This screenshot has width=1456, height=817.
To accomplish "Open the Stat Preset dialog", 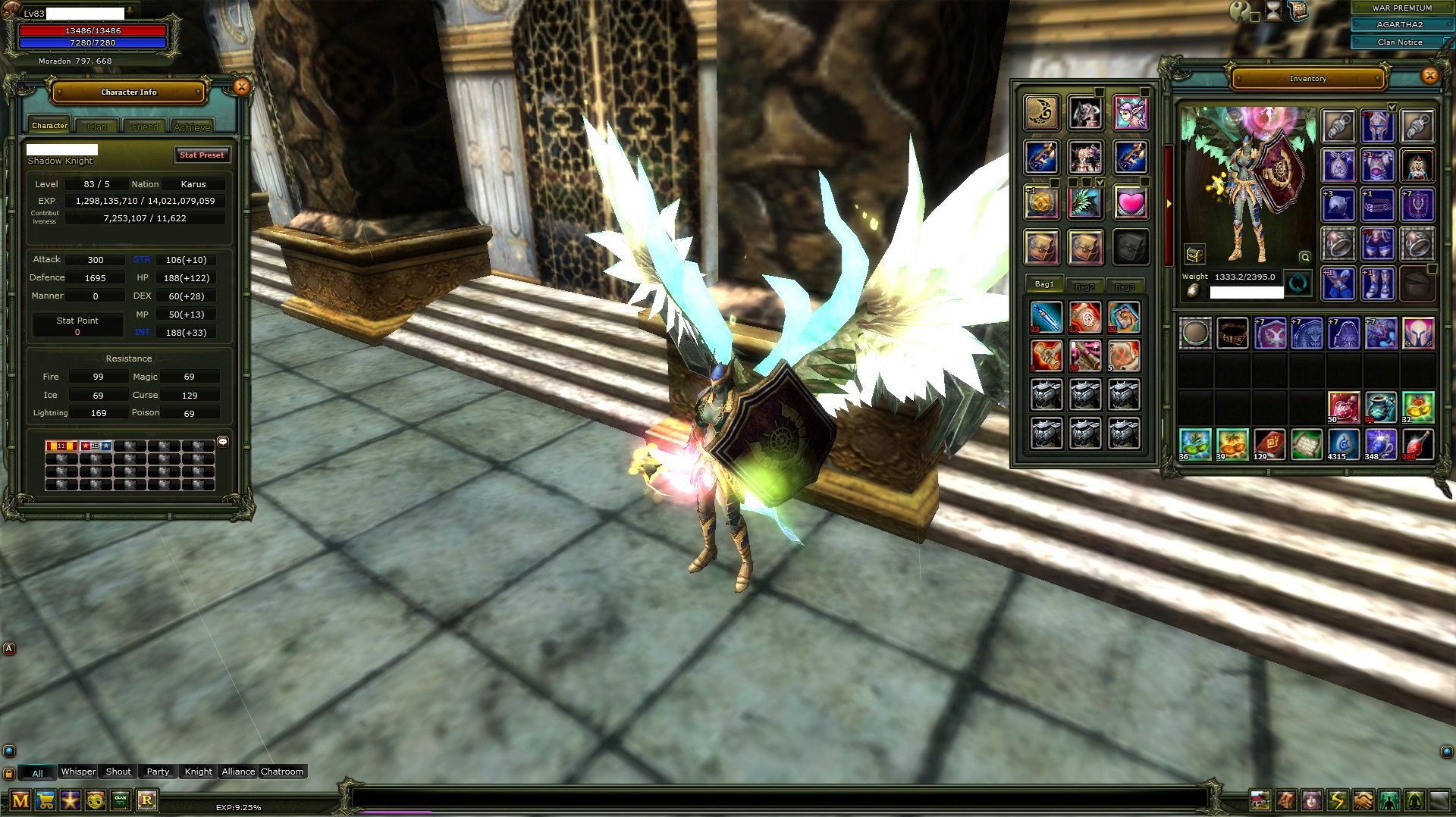I will coord(202,155).
